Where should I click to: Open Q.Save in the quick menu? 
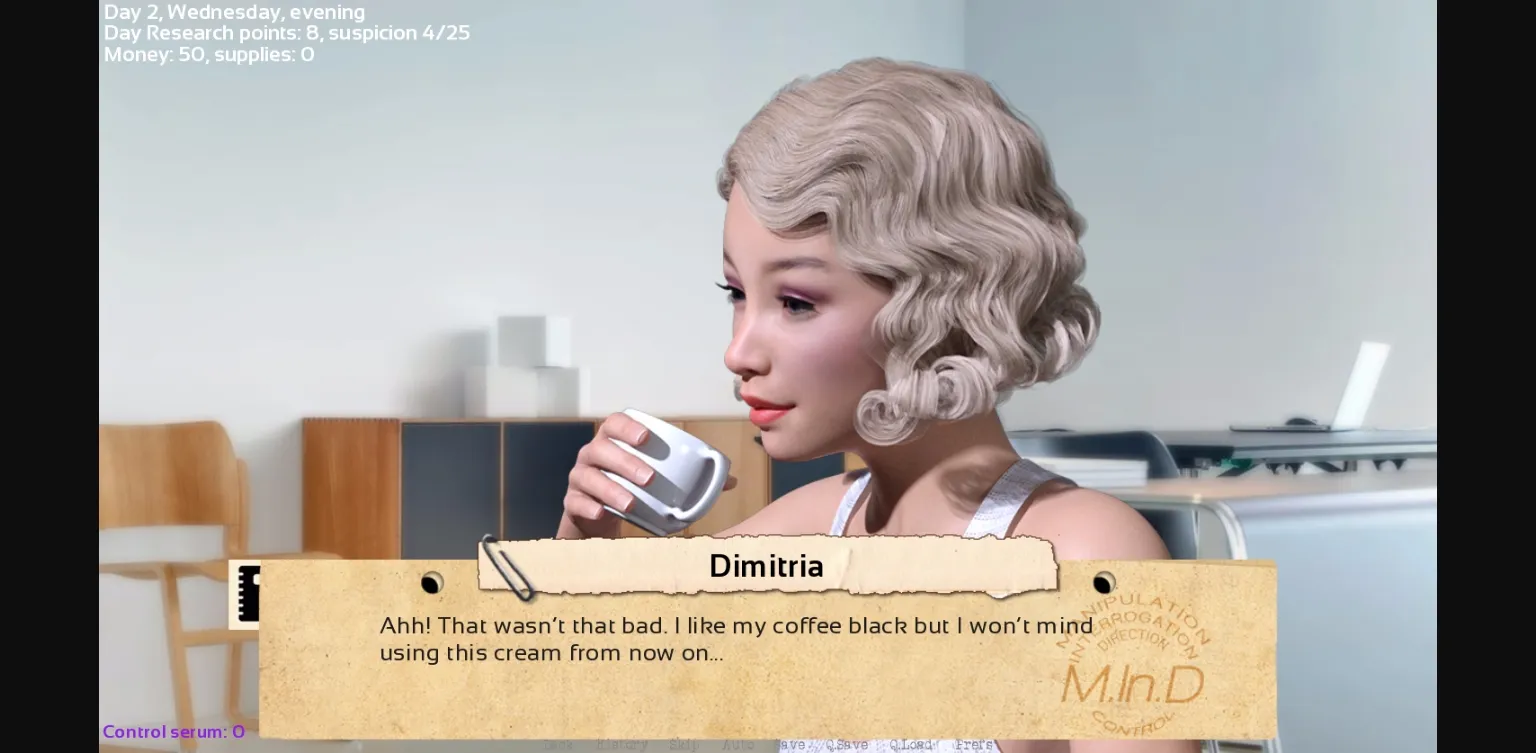point(848,745)
